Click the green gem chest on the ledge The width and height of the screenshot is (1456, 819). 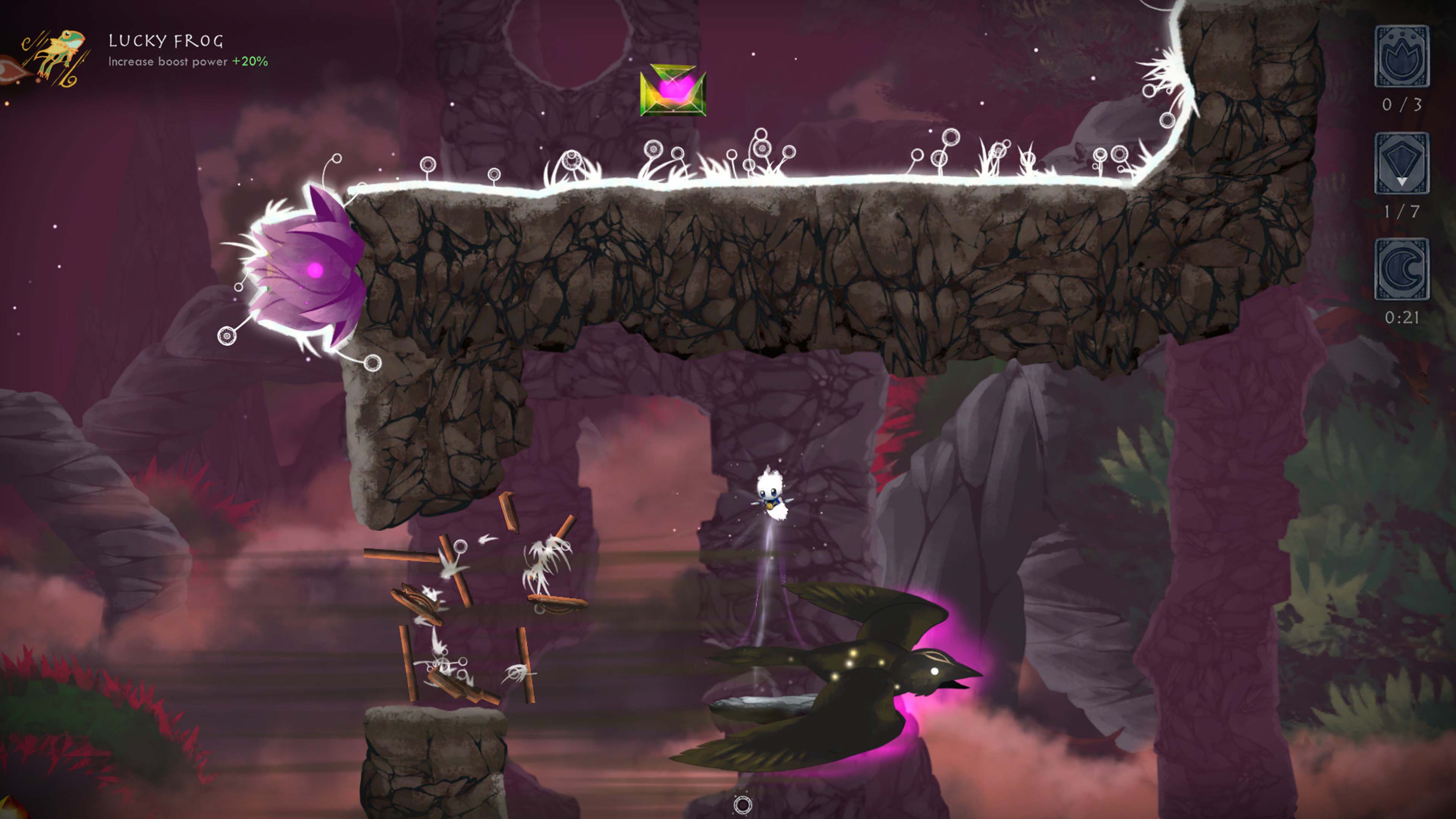[x=673, y=91]
